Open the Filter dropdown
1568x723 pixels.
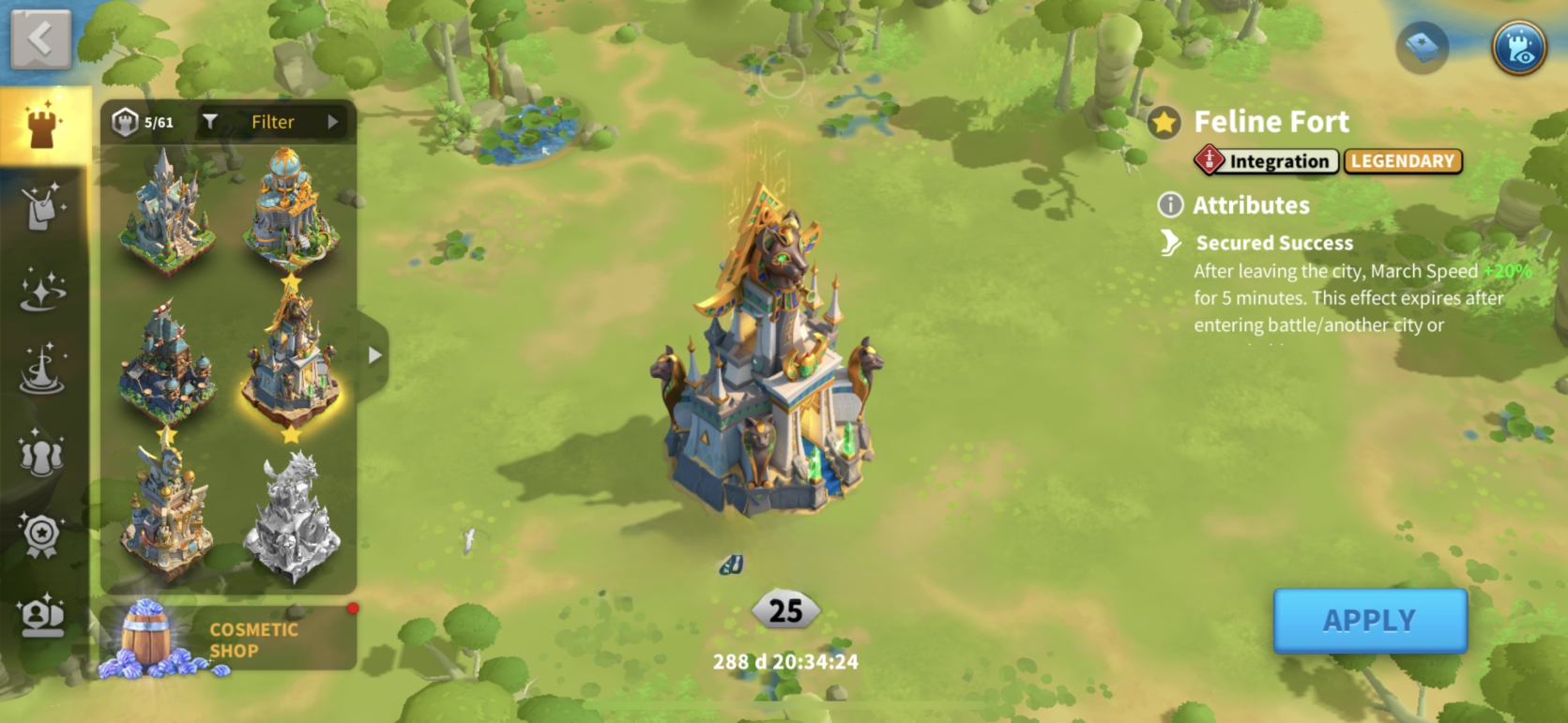[x=272, y=122]
